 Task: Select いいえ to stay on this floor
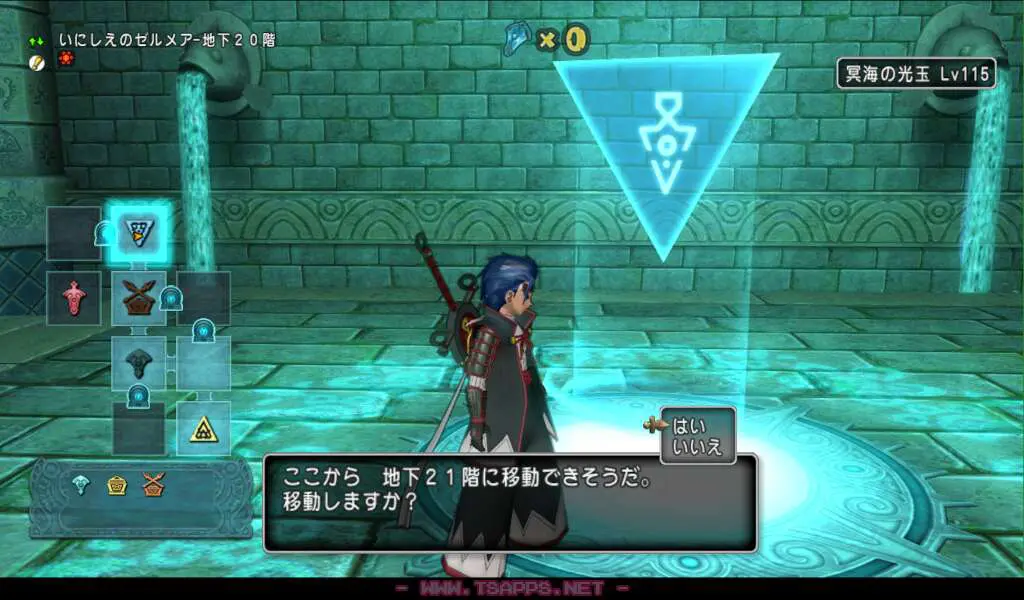point(697,446)
